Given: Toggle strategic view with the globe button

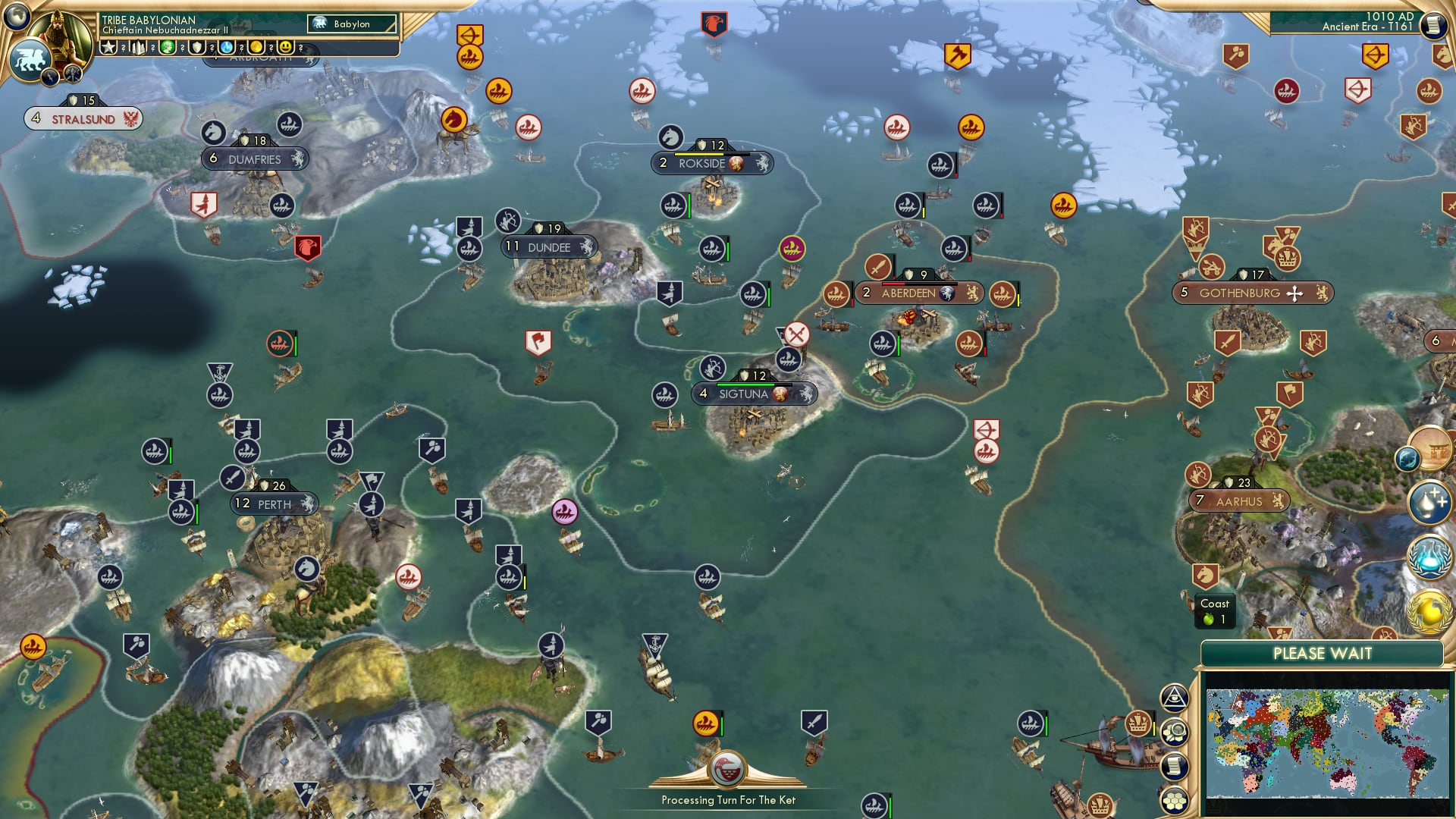Looking at the screenshot, I should (x=17, y=17).
